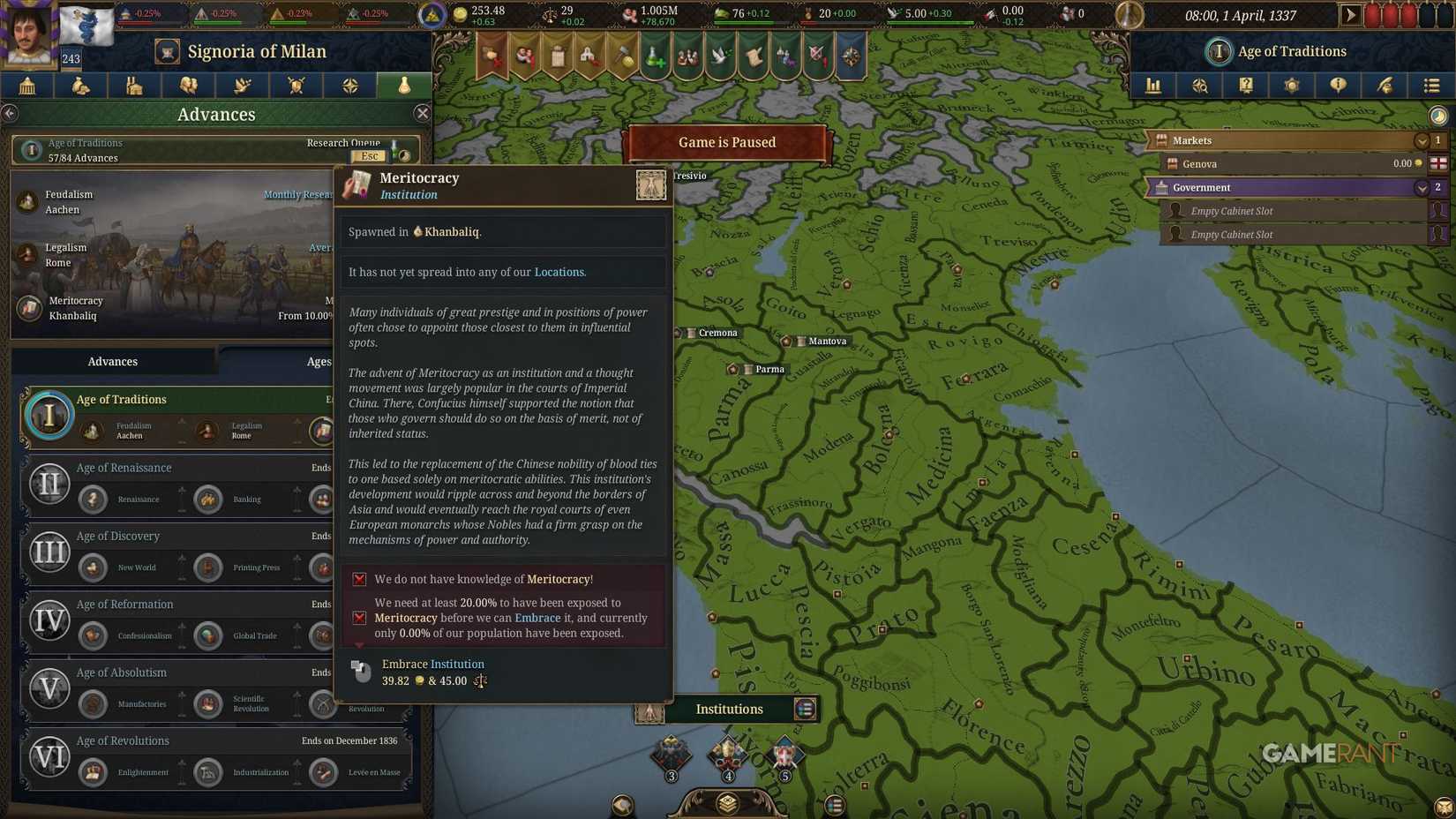Switch to the Ages tab

[318, 361]
